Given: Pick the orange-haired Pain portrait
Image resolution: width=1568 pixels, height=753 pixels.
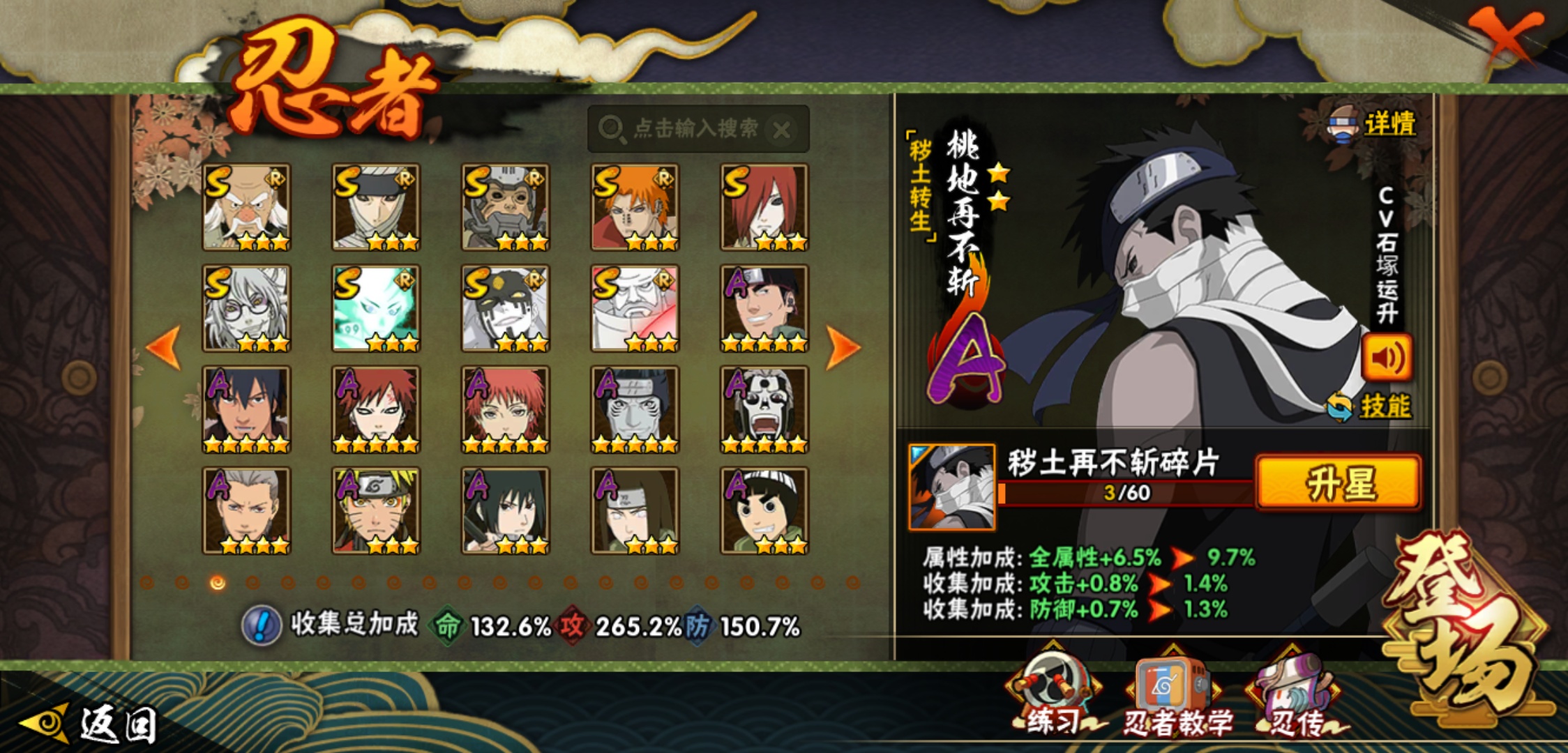Looking at the screenshot, I should tap(635, 207).
